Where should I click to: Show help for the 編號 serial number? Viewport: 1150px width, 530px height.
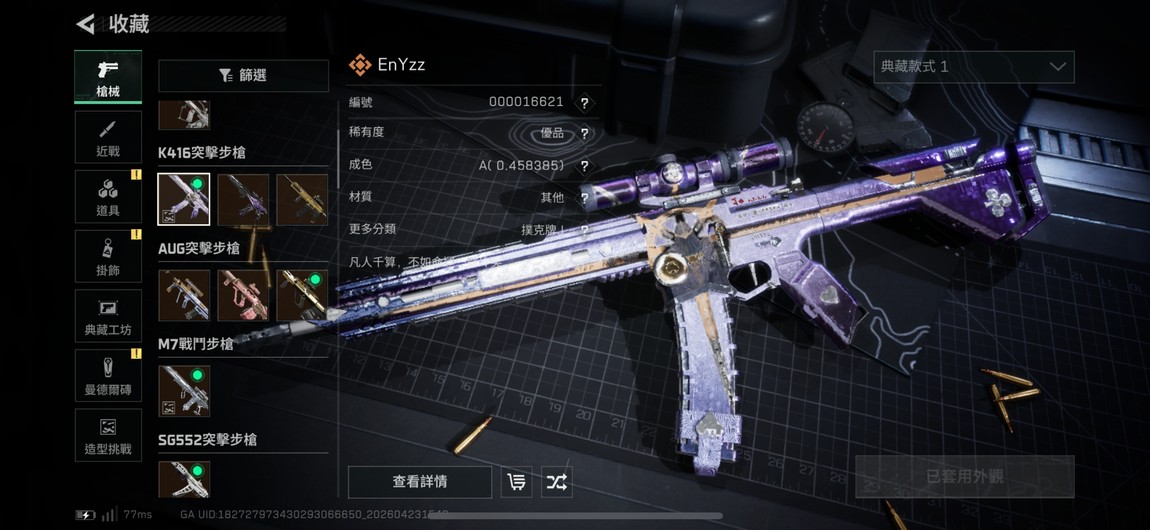point(584,102)
